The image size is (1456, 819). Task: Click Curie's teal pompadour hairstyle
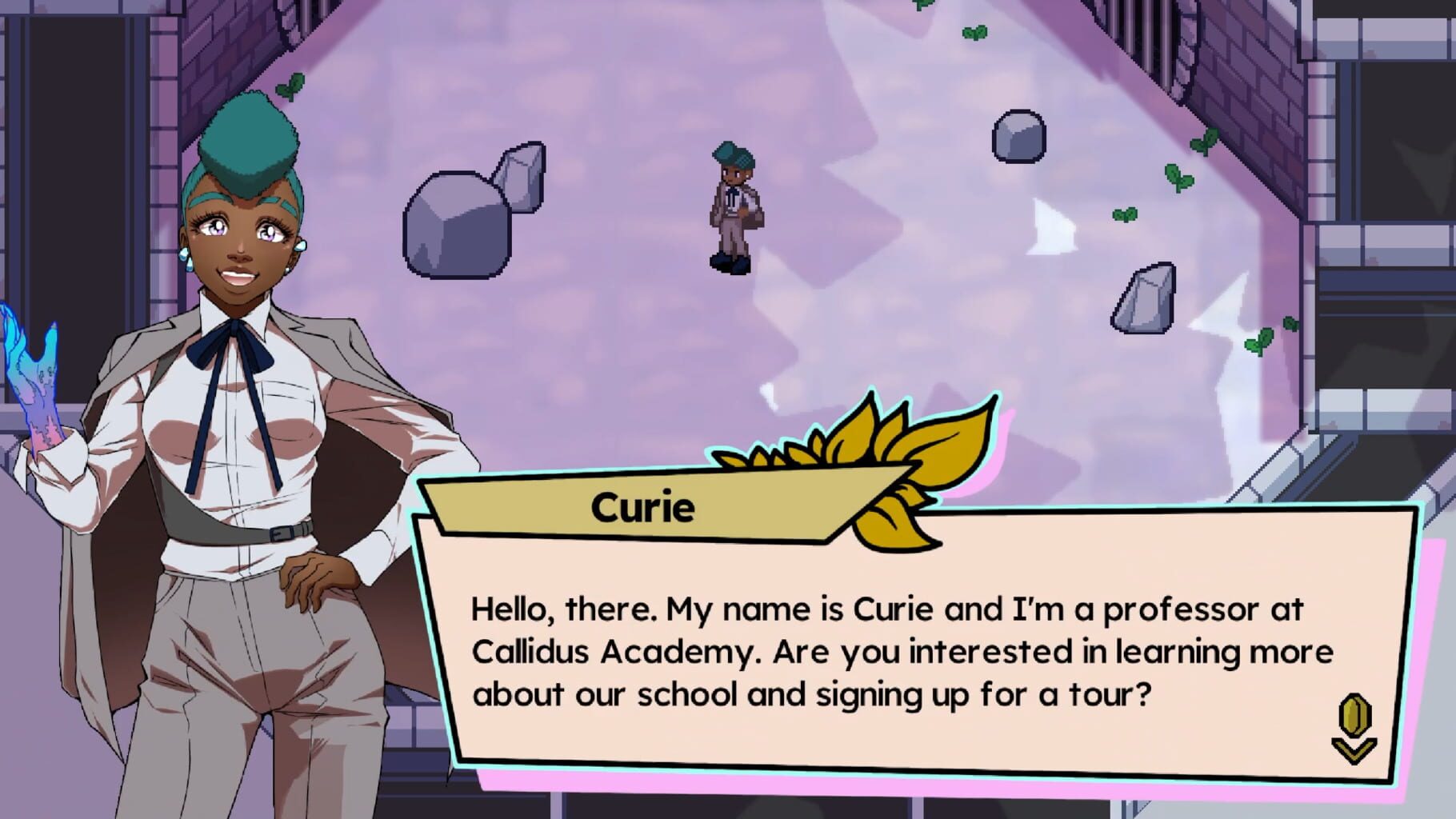pyautogui.click(x=248, y=136)
